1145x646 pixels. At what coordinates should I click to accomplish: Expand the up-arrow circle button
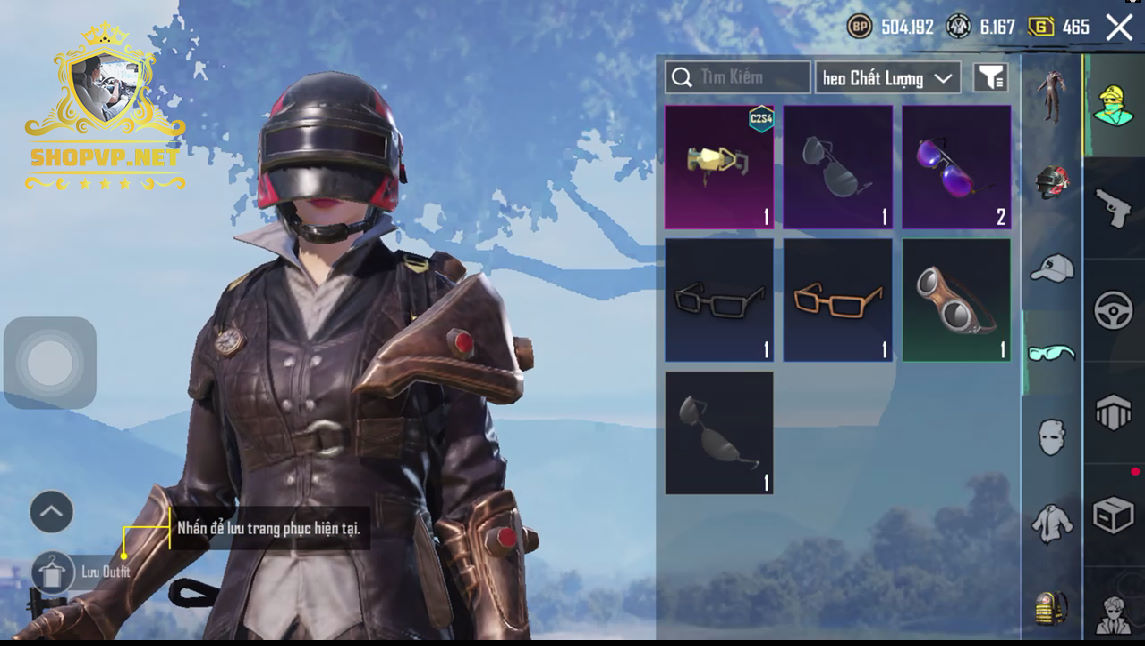click(x=51, y=512)
